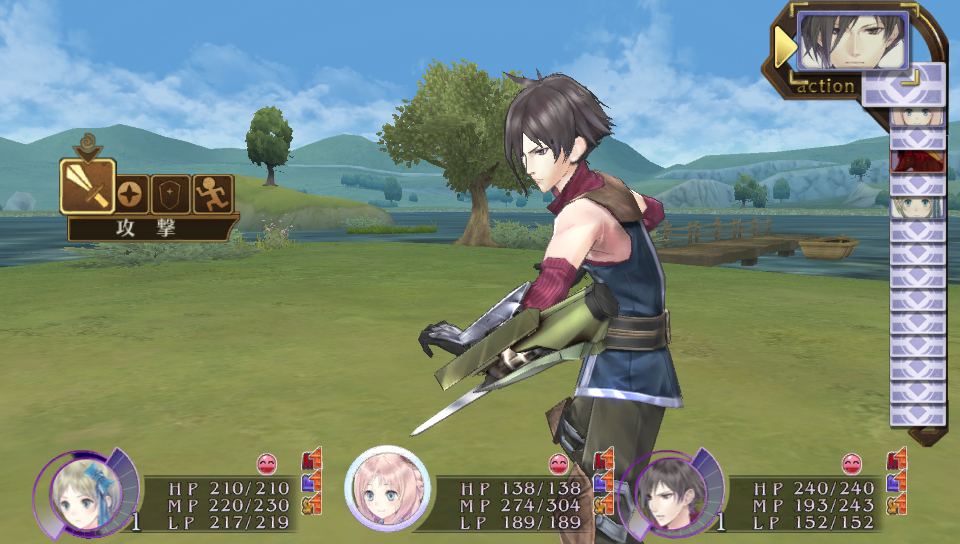Screen dimensions: 960x544
Task: Click the active character portrait above 'action'
Action: pyautogui.click(x=853, y=42)
